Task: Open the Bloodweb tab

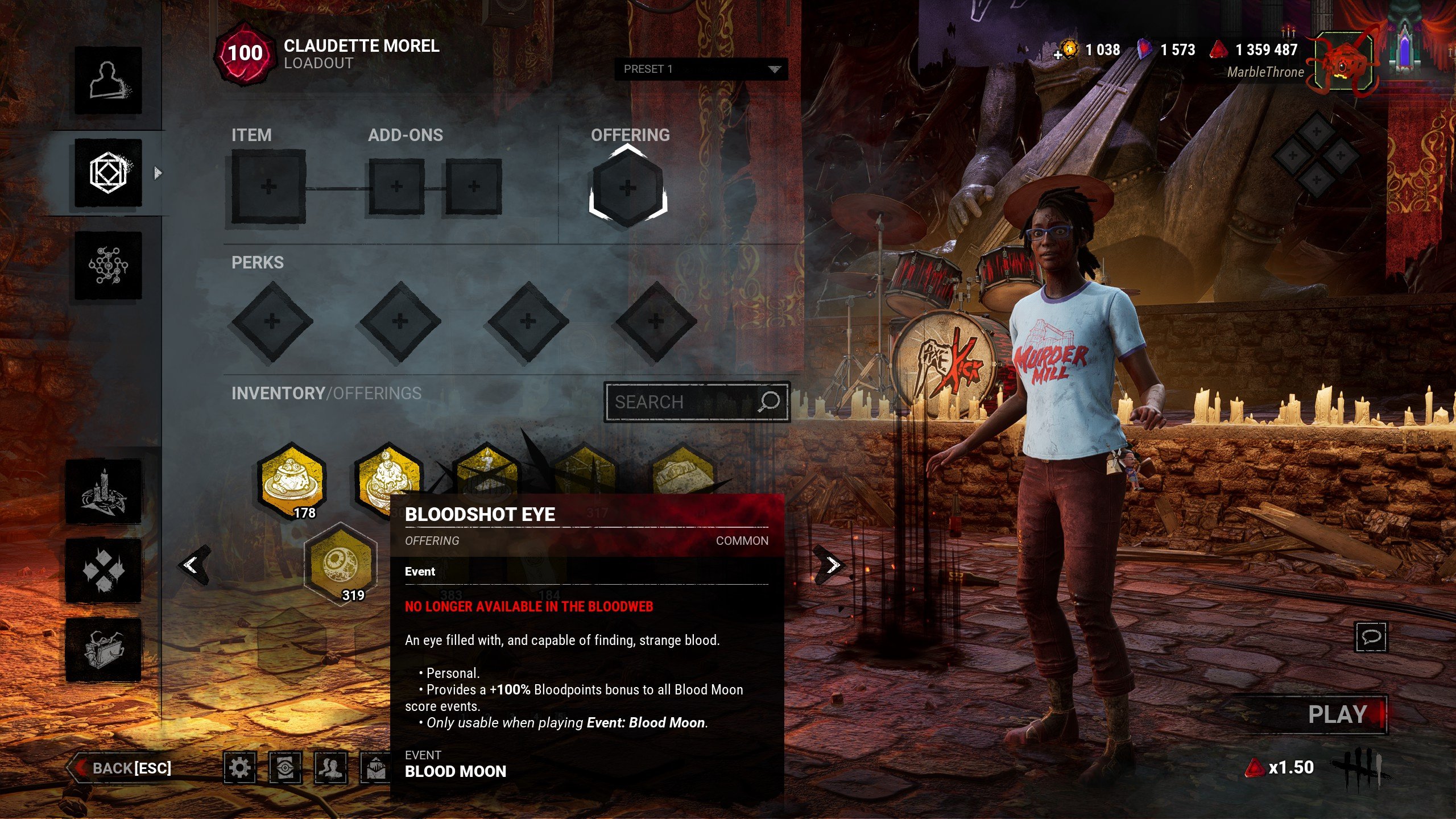Action: pyautogui.click(x=108, y=266)
